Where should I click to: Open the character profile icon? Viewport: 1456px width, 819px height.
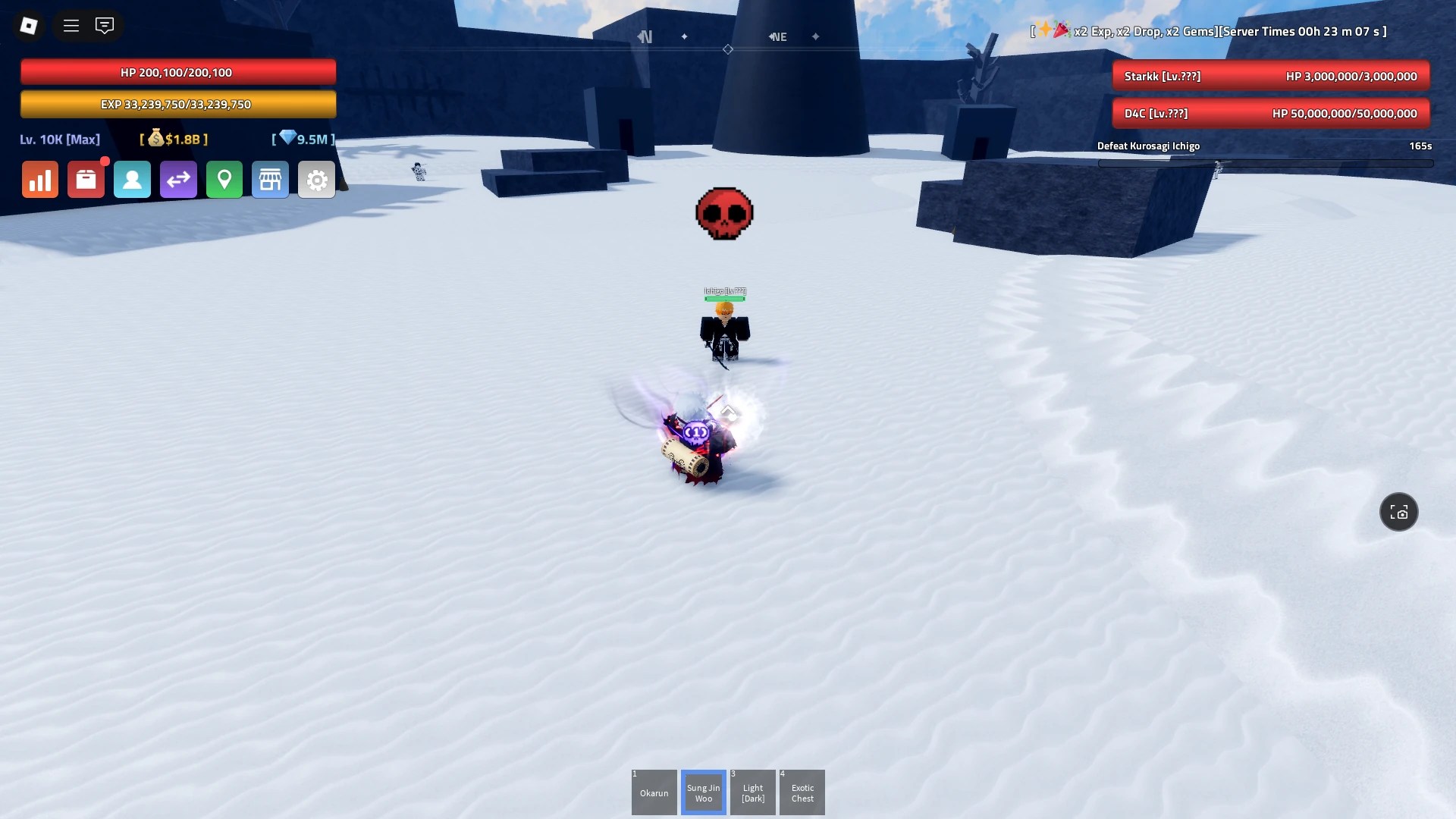[132, 180]
